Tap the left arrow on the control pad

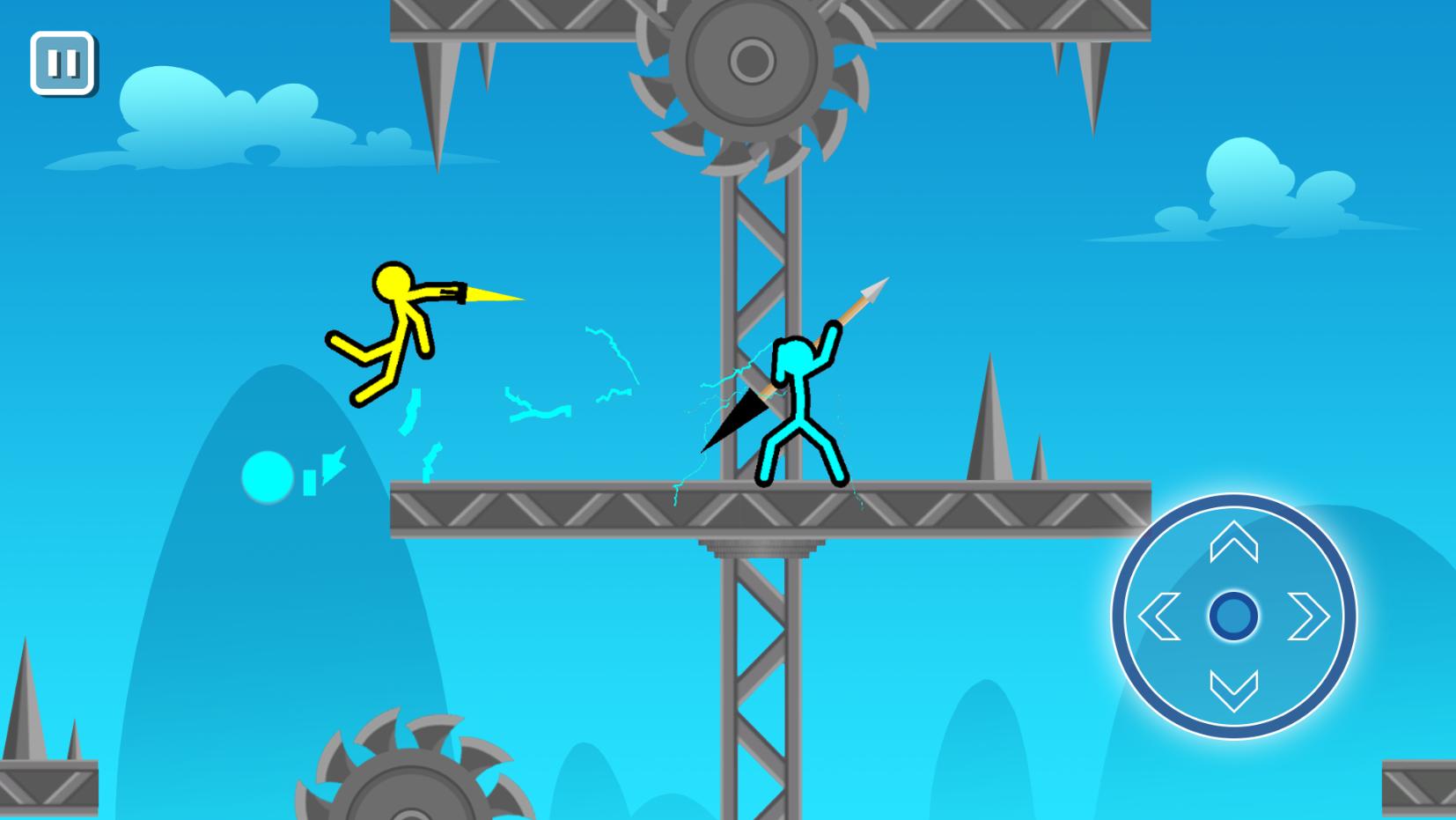click(1160, 618)
